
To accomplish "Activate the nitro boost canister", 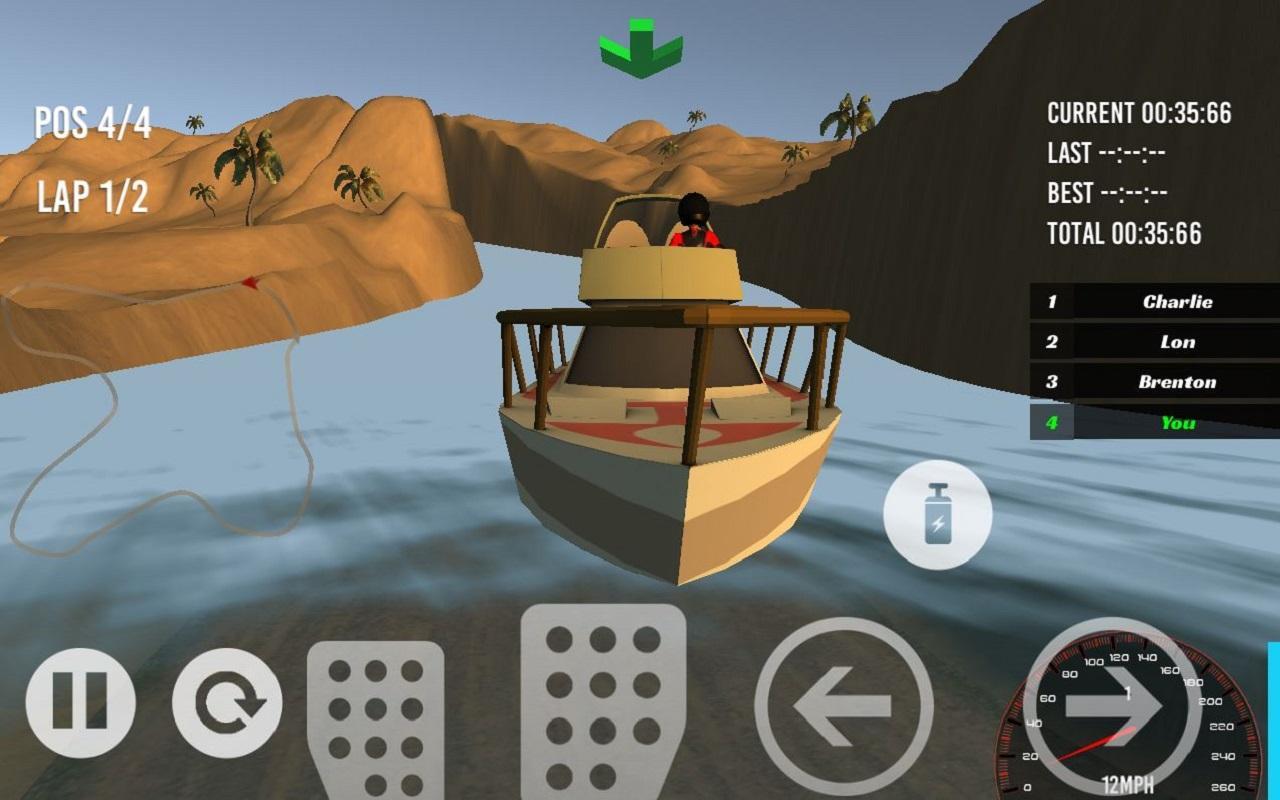I will click(937, 515).
